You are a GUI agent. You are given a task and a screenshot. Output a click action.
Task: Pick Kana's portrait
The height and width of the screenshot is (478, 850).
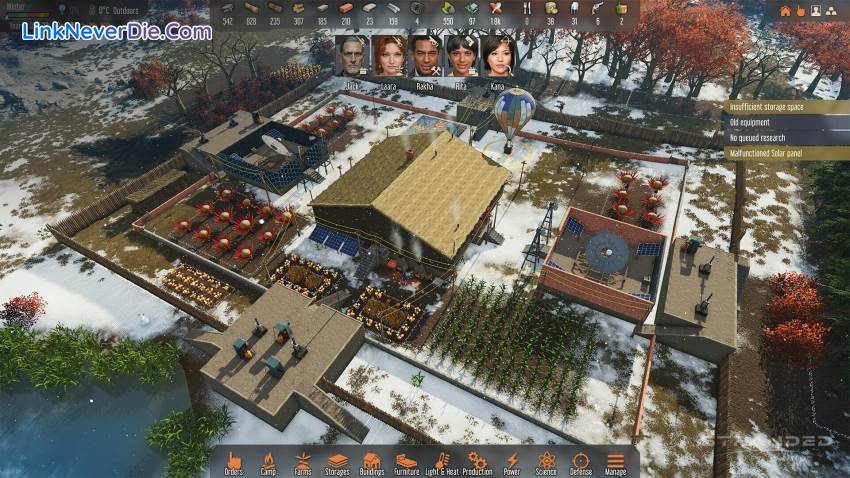click(x=496, y=56)
